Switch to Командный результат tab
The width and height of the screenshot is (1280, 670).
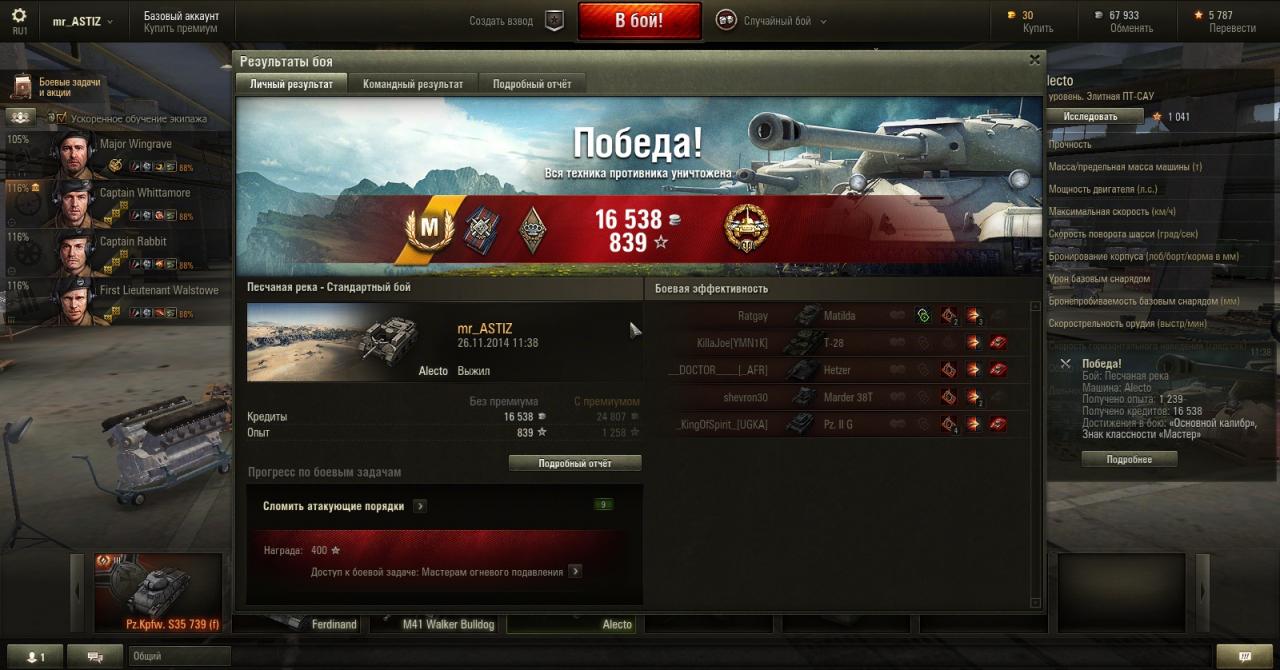coord(412,85)
